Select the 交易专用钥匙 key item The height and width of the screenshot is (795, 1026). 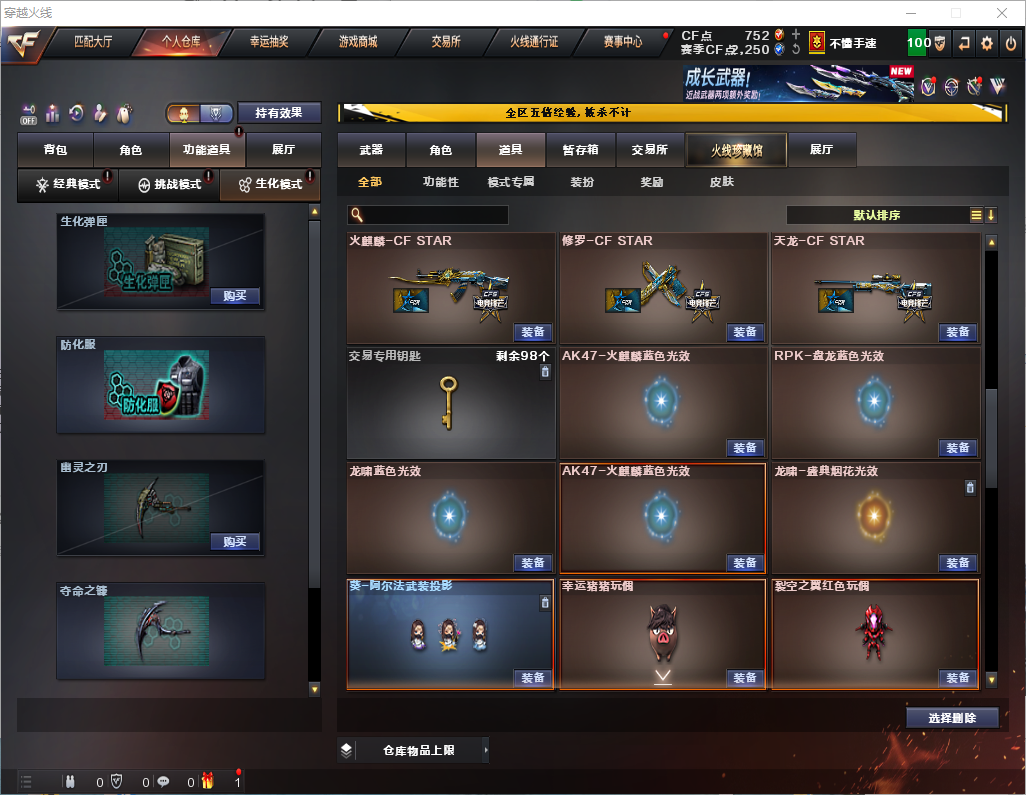pos(450,404)
